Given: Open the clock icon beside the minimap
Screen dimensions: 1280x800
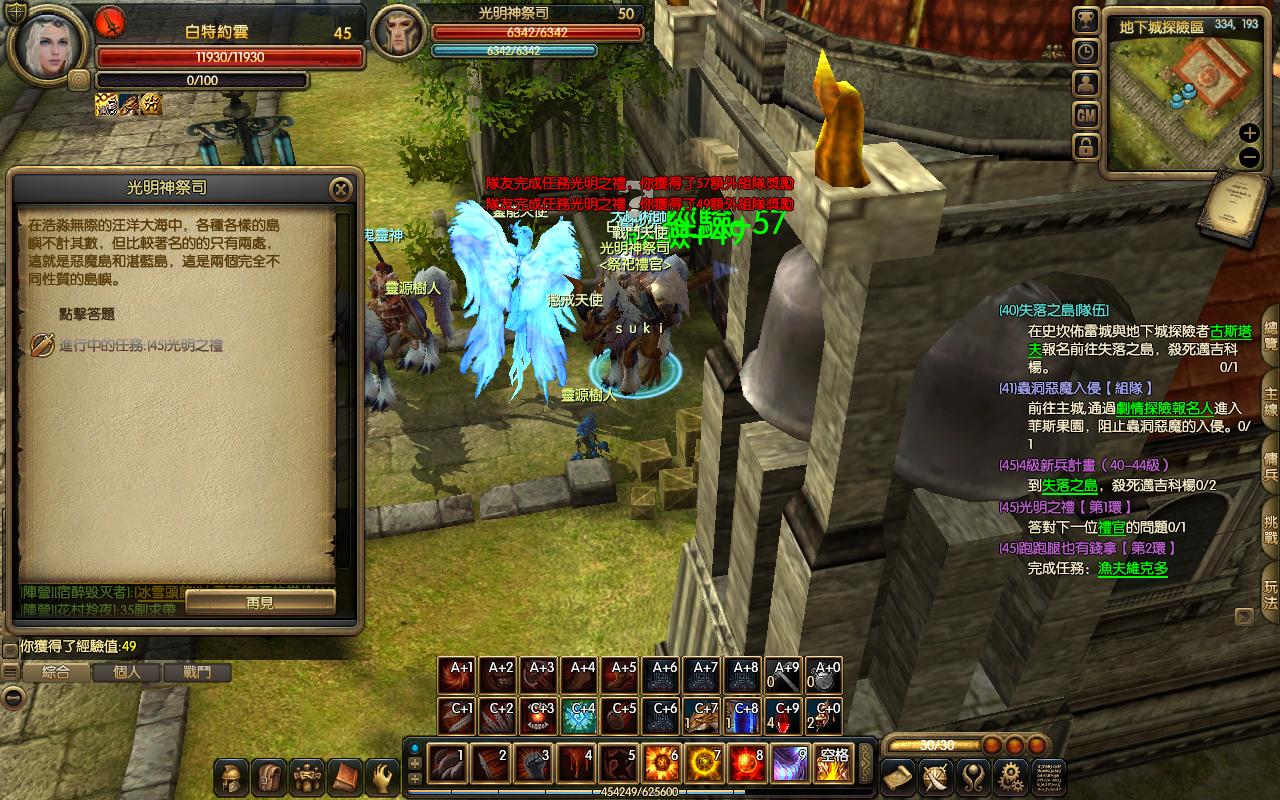Looking at the screenshot, I should tap(1086, 52).
